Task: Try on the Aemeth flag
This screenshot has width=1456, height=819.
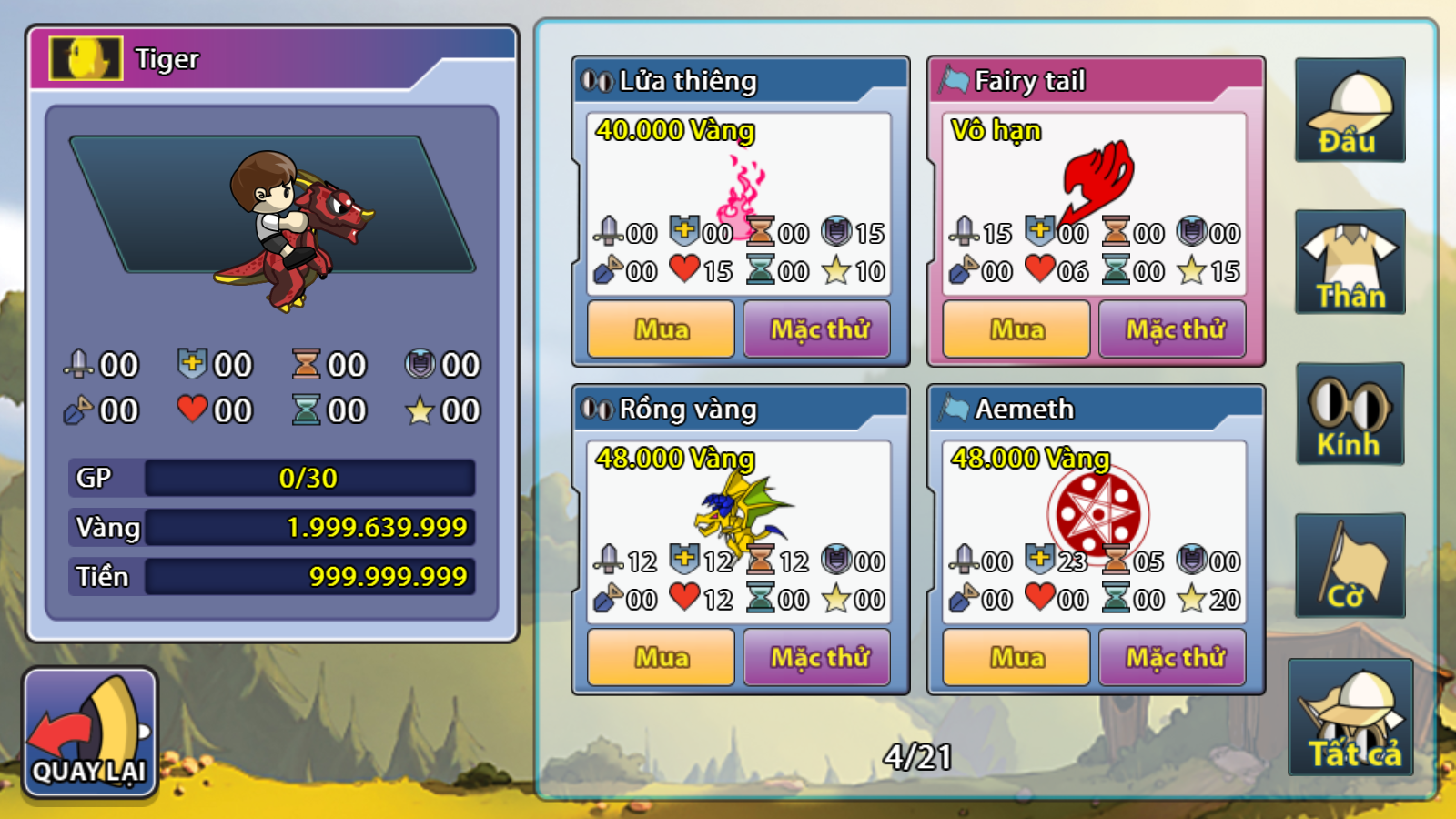Action: [x=1172, y=657]
